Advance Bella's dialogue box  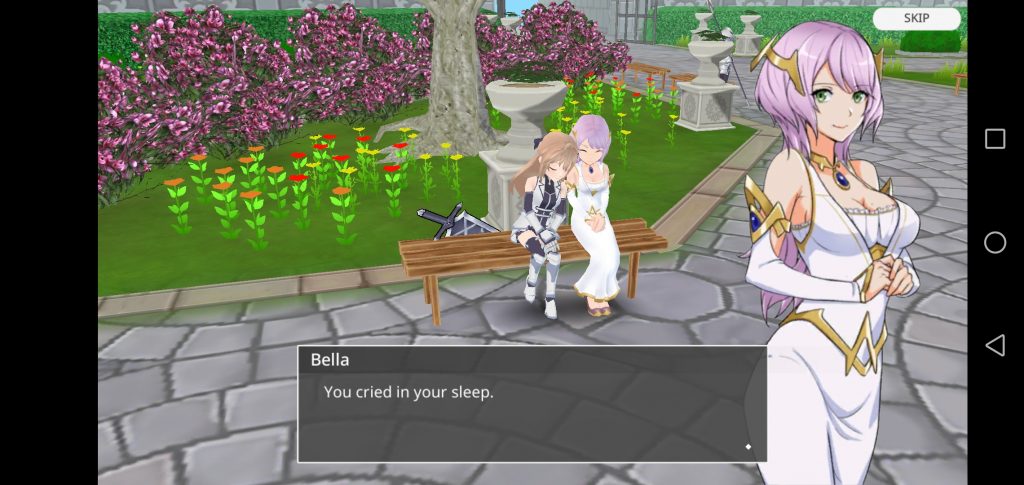click(532, 404)
